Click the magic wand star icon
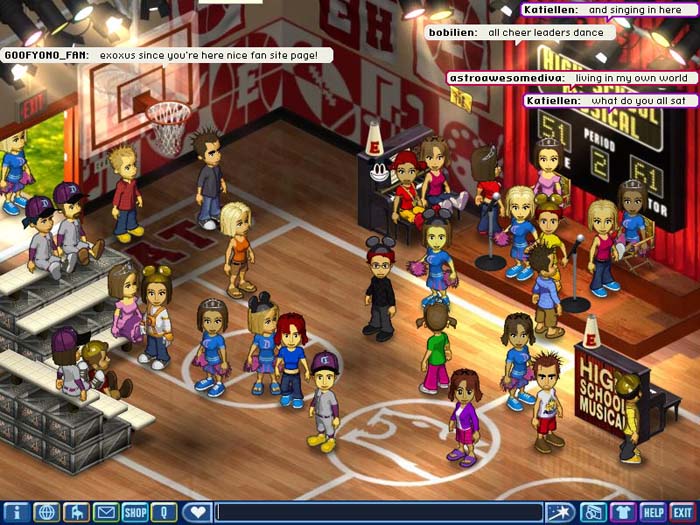Screen dimensions: 700x525 coord(559,513)
